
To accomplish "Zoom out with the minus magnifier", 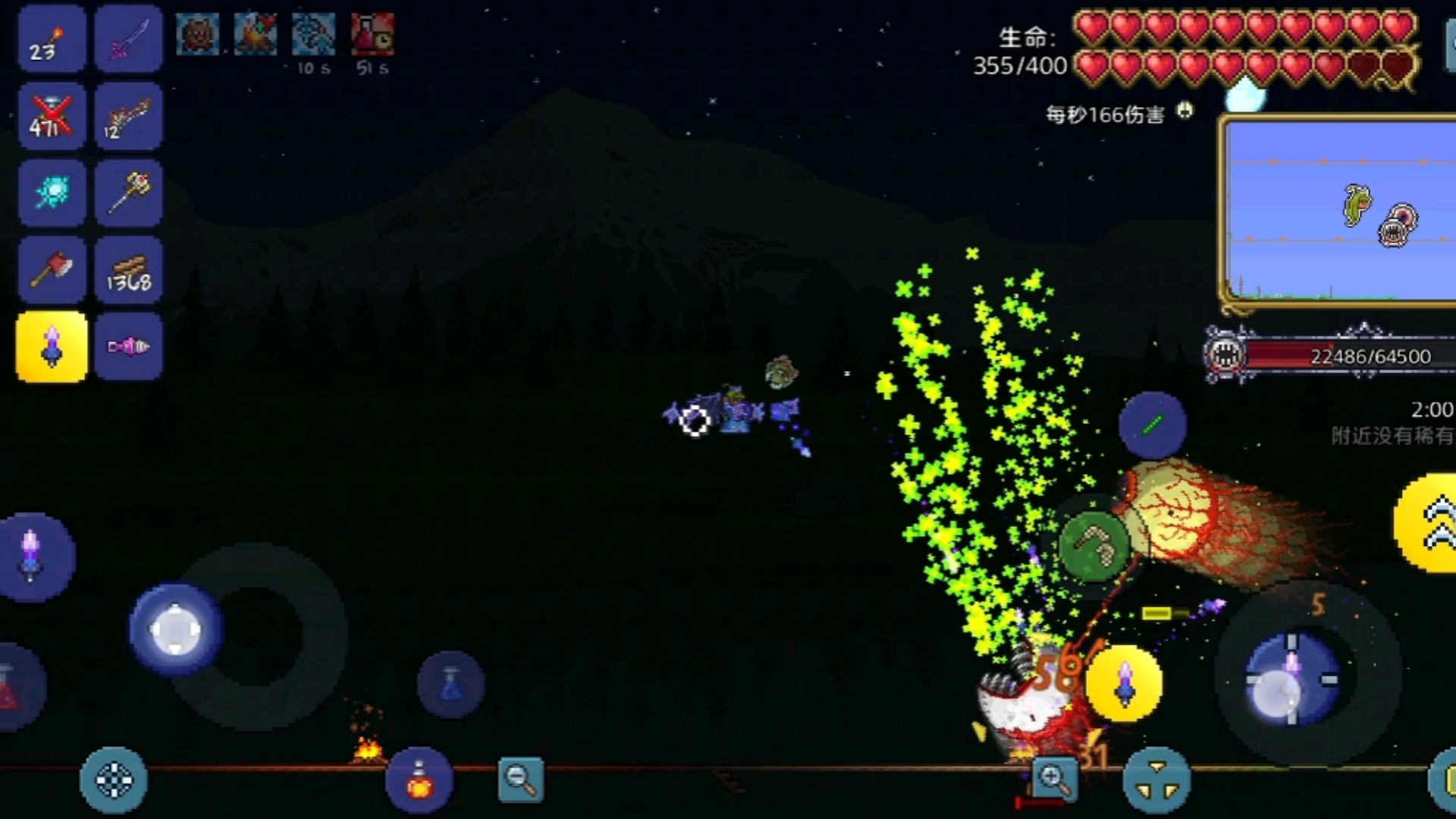I will pyautogui.click(x=520, y=779).
